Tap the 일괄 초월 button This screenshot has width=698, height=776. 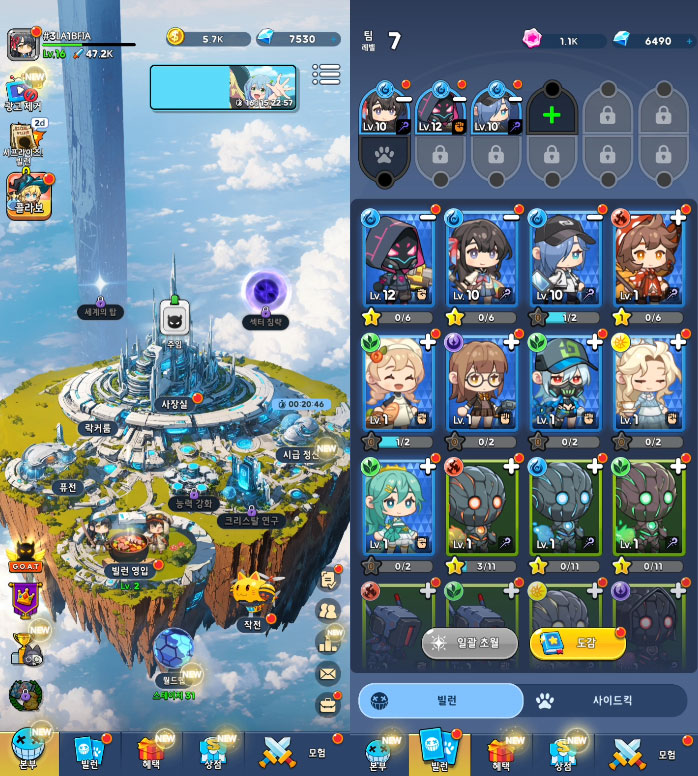pos(469,643)
